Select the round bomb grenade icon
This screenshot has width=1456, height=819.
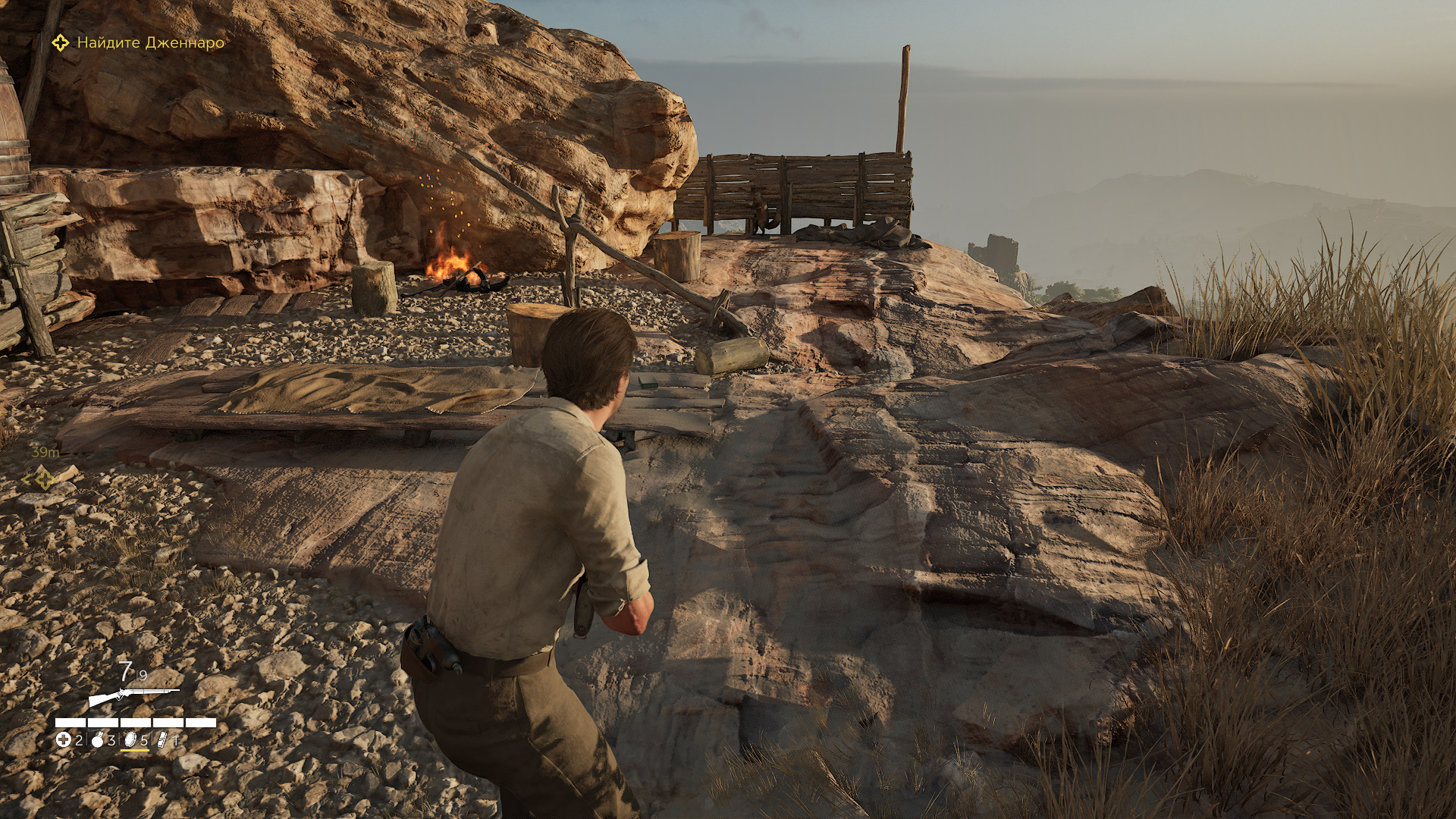[97, 740]
